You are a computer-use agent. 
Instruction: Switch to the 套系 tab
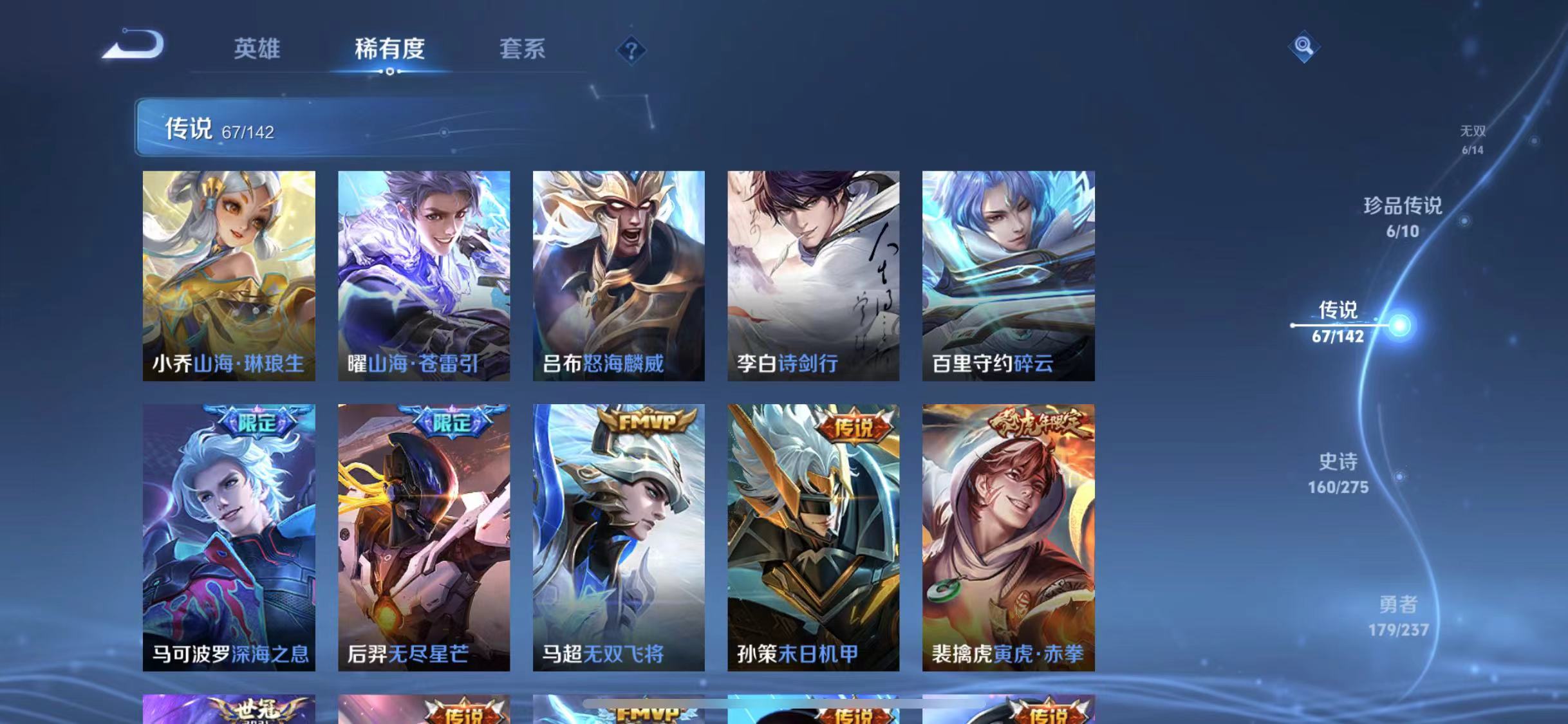pyautogui.click(x=523, y=50)
